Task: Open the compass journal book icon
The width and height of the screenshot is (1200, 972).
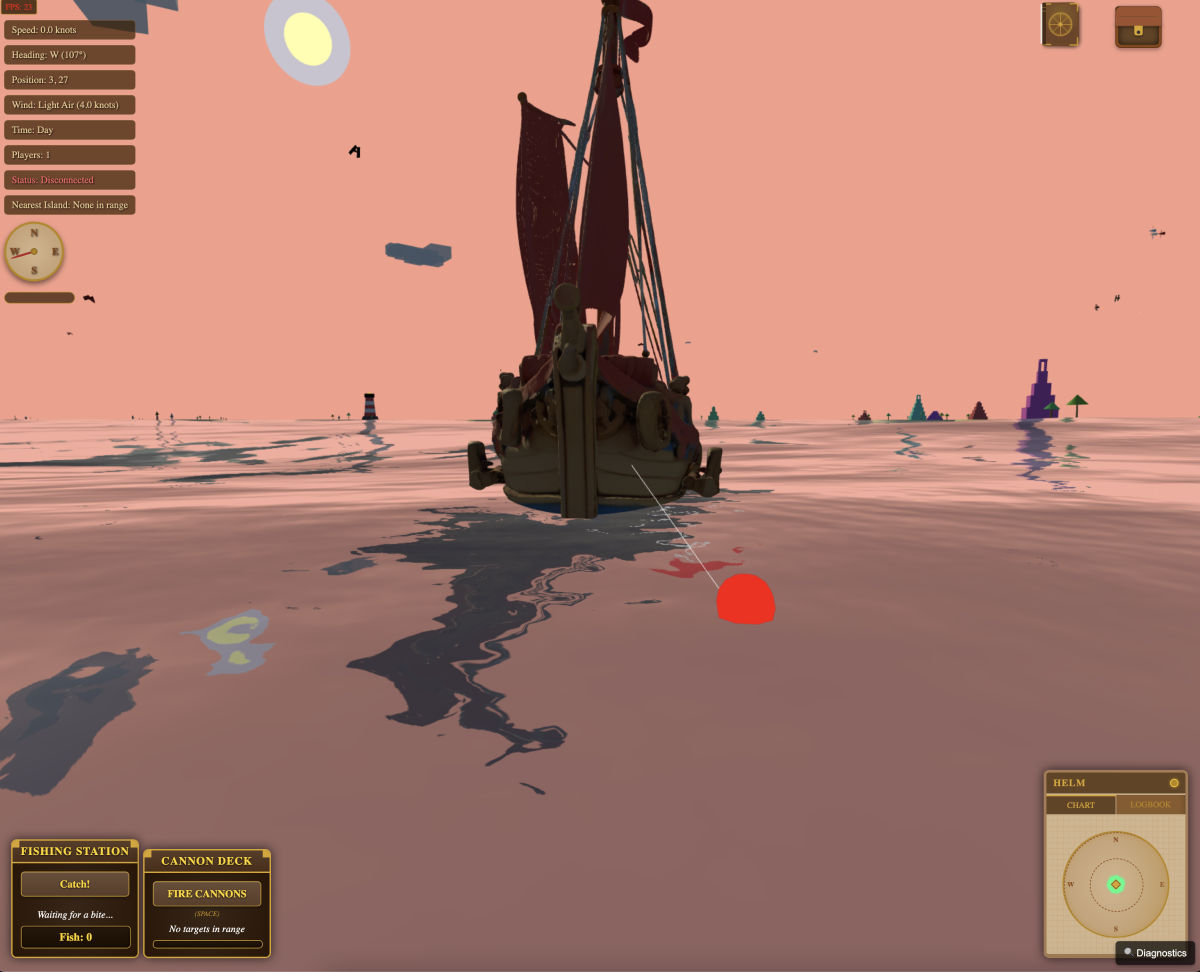Action: tap(1058, 25)
